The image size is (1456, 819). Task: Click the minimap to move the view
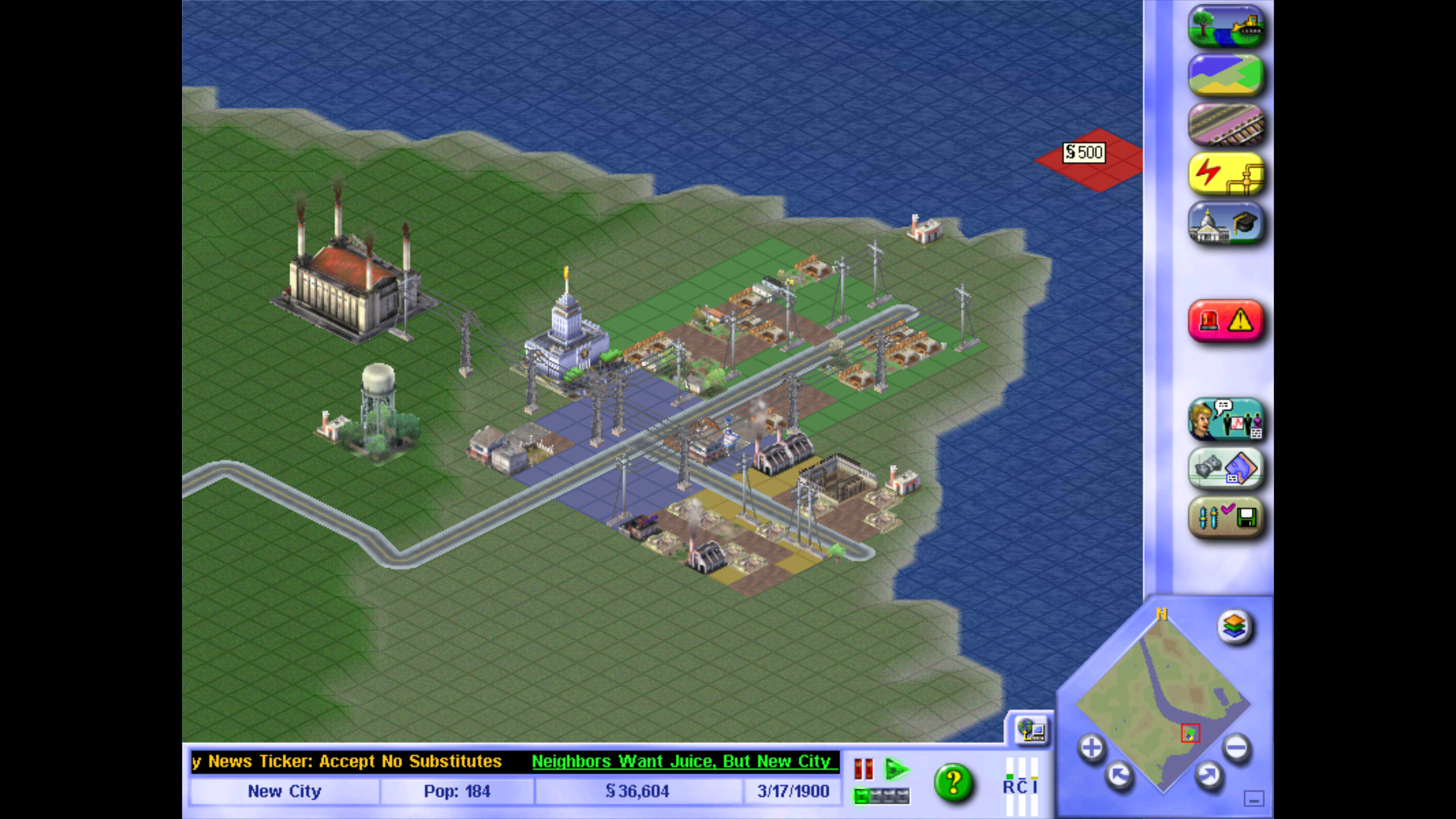1160,700
